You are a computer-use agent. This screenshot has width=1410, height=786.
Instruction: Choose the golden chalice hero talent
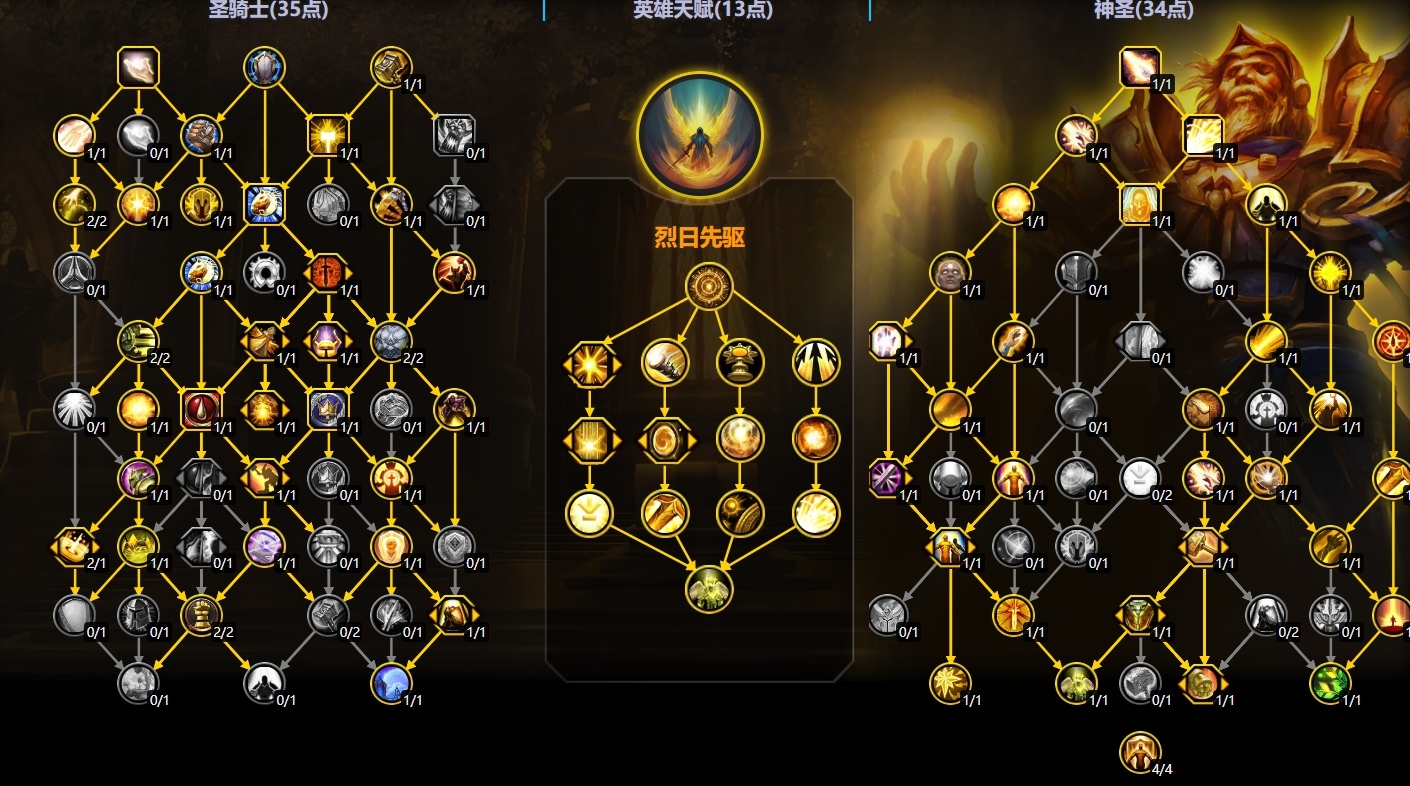740,362
